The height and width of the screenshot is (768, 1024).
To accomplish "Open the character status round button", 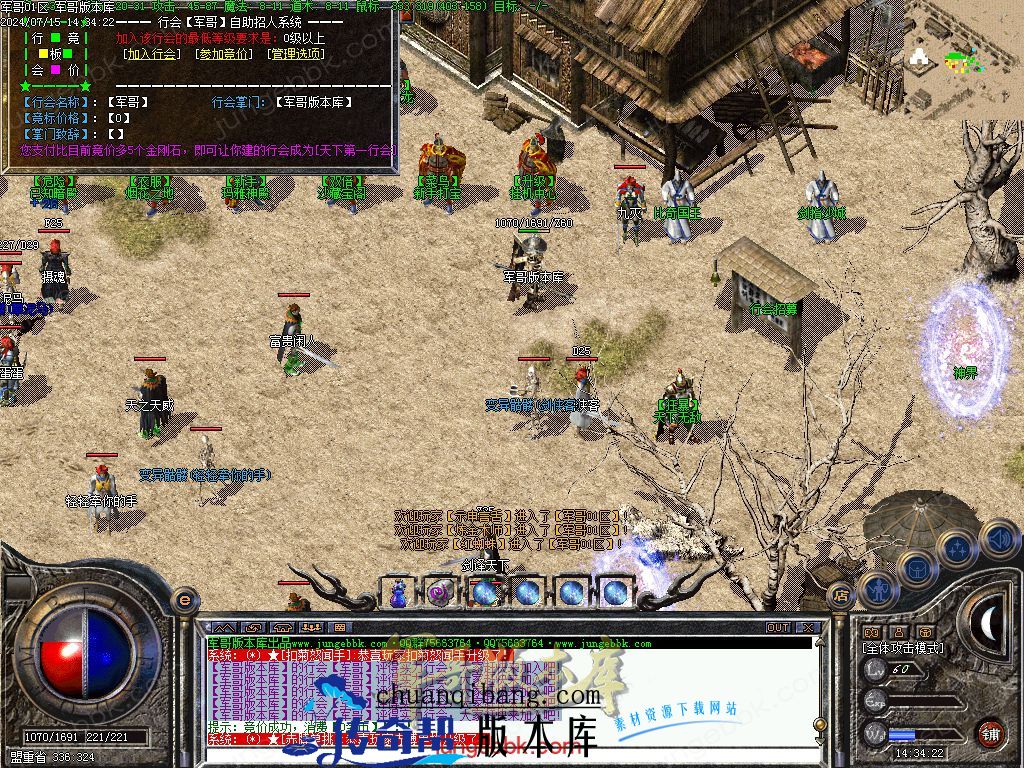I will click(x=877, y=589).
